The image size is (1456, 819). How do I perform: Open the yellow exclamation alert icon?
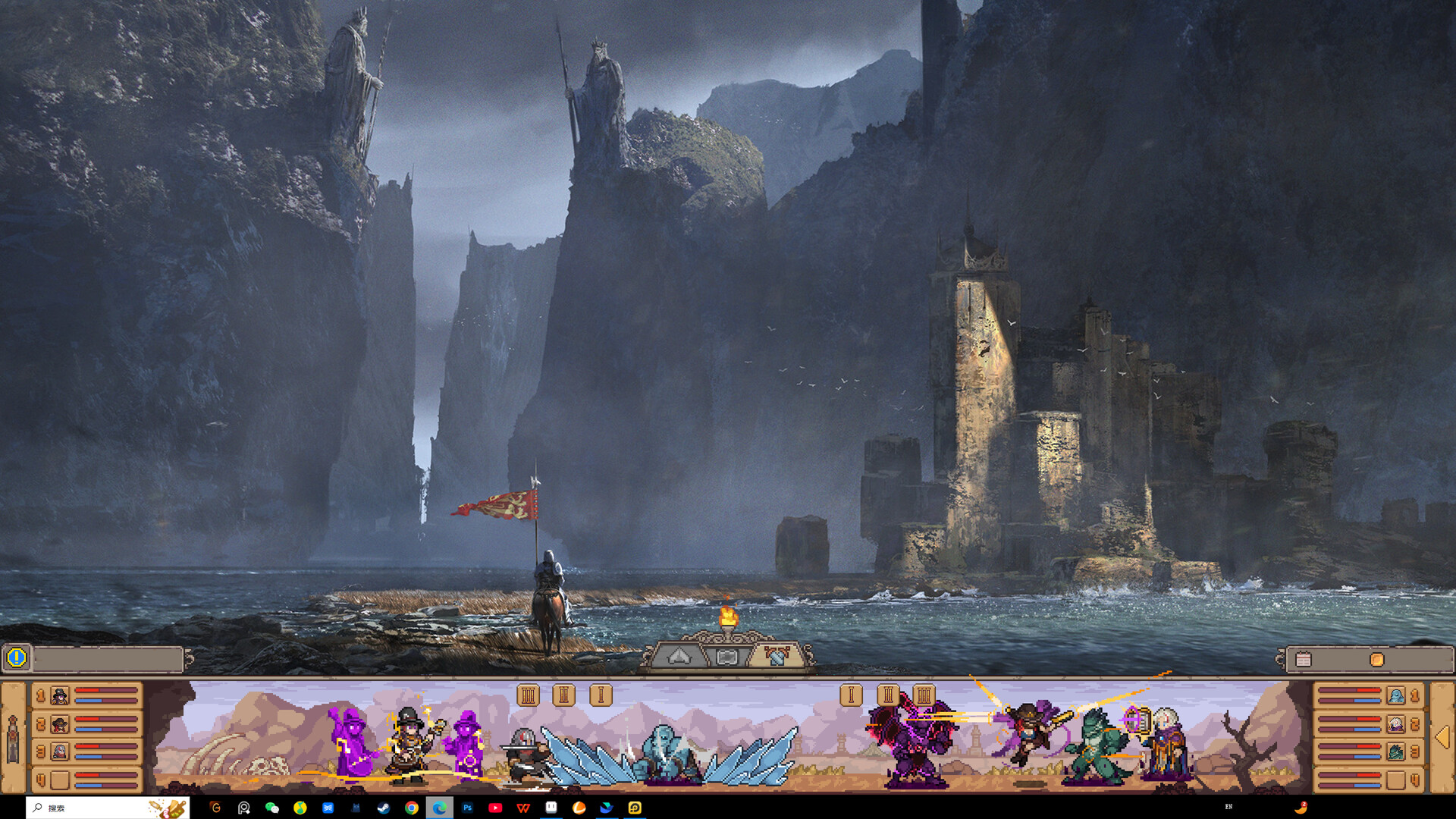(x=17, y=658)
